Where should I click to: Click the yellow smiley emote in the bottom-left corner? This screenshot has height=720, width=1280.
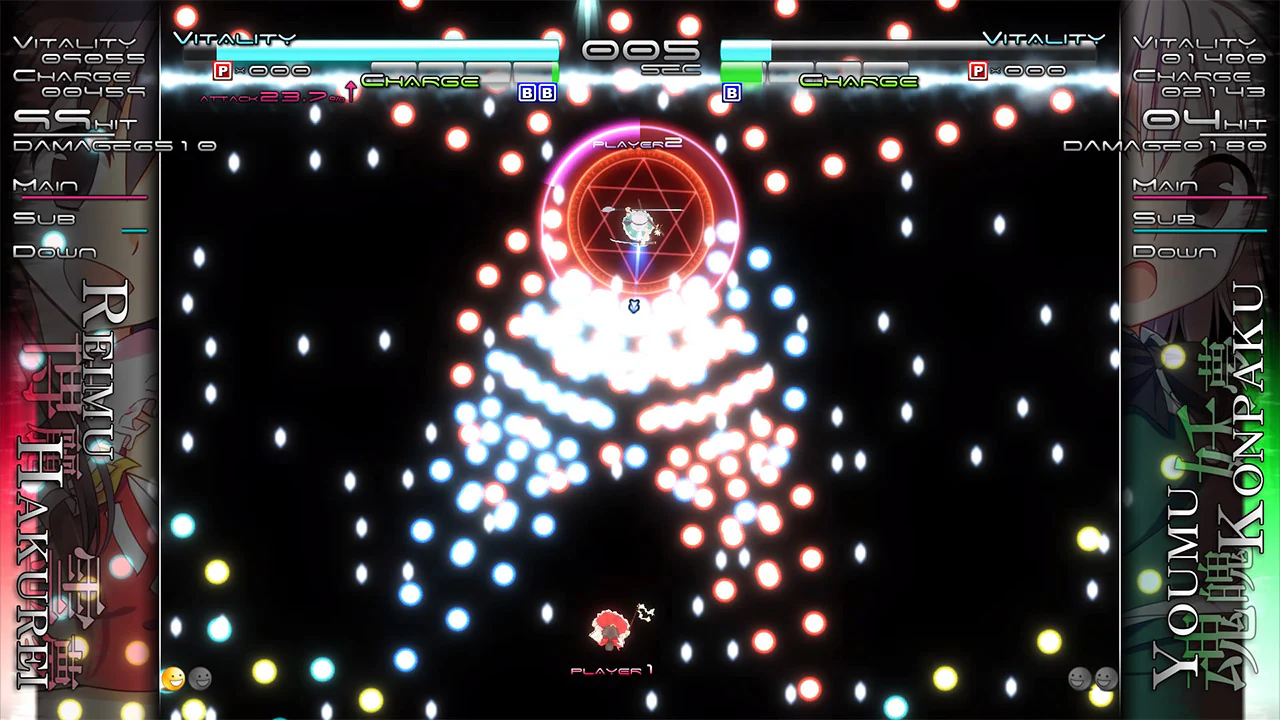172,679
